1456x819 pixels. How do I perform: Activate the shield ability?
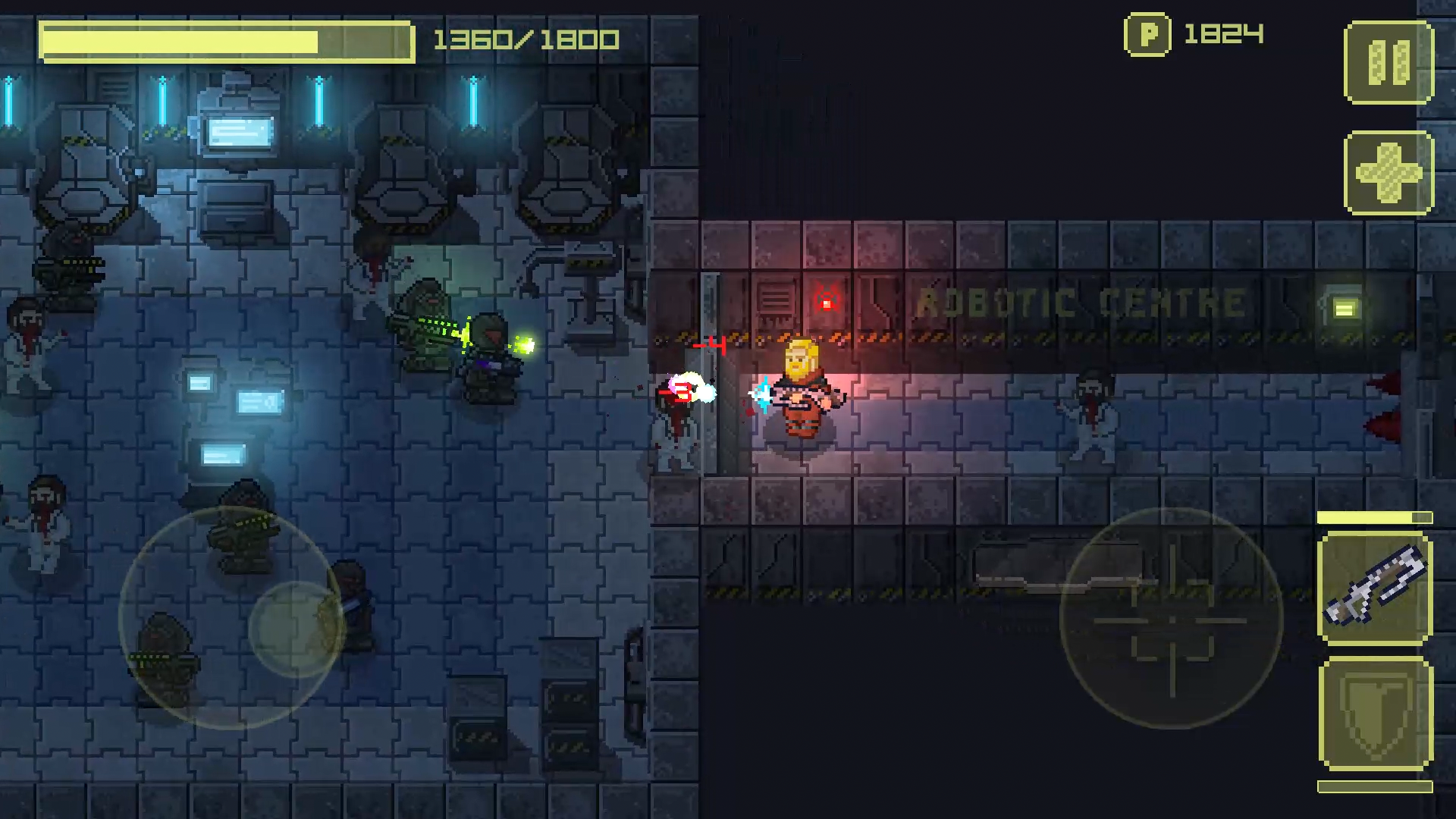coord(1375,714)
